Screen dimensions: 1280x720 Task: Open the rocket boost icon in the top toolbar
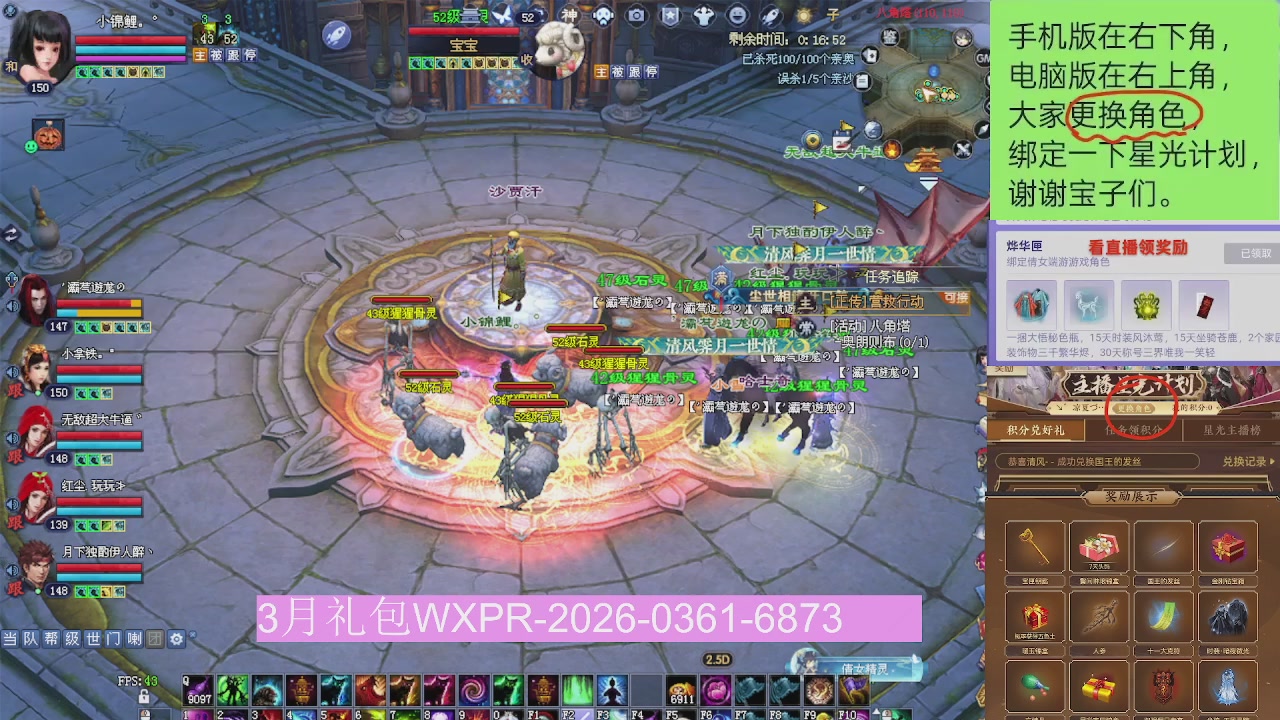(x=770, y=15)
